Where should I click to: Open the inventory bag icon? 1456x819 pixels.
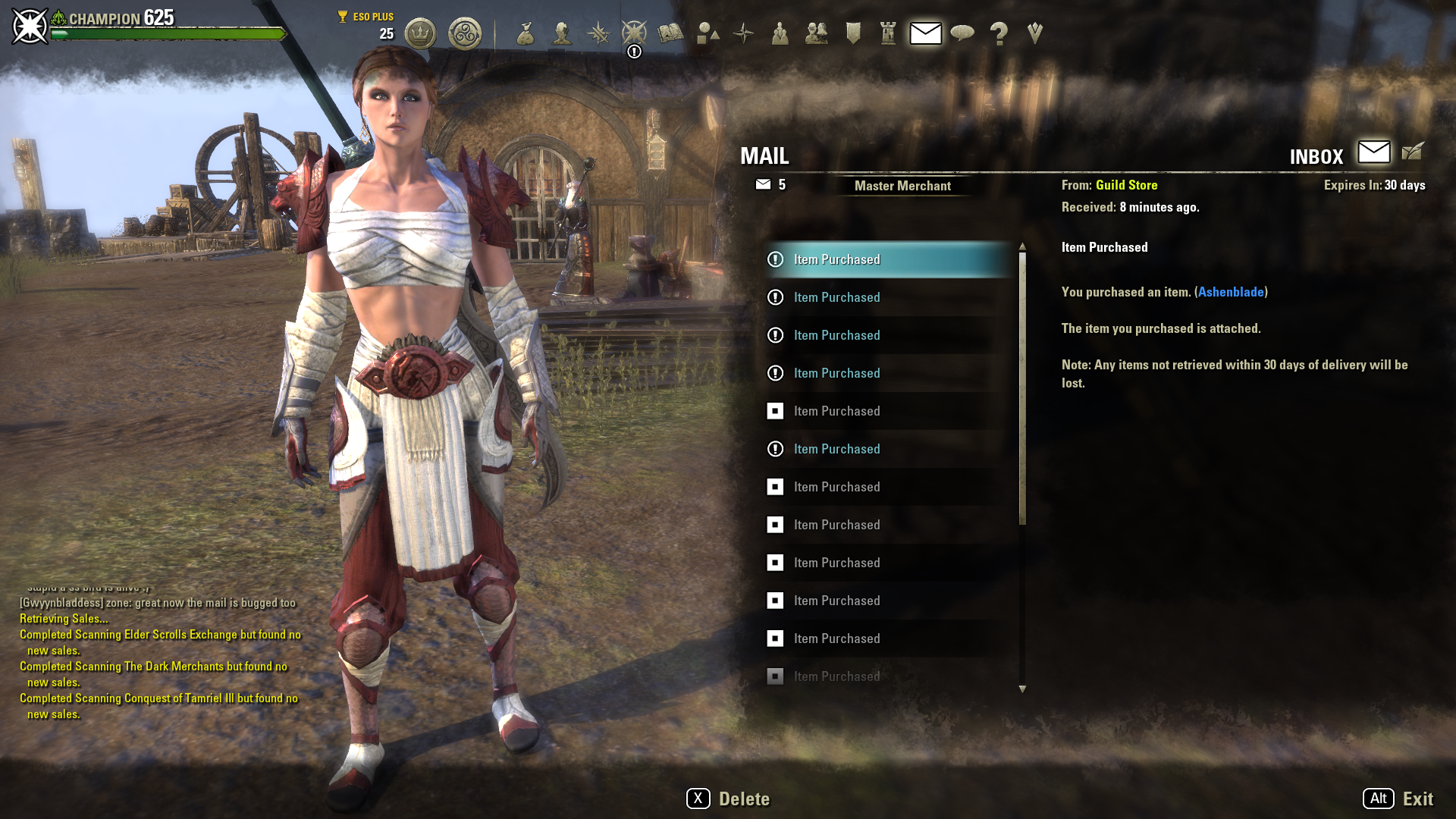tap(526, 33)
